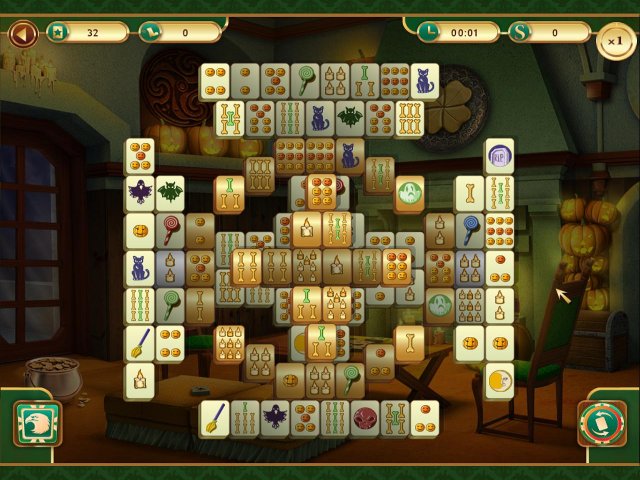Select the red lollipop tile beside the jack-o-lantern tile
Screen dimensions: 640x480
click(169, 230)
